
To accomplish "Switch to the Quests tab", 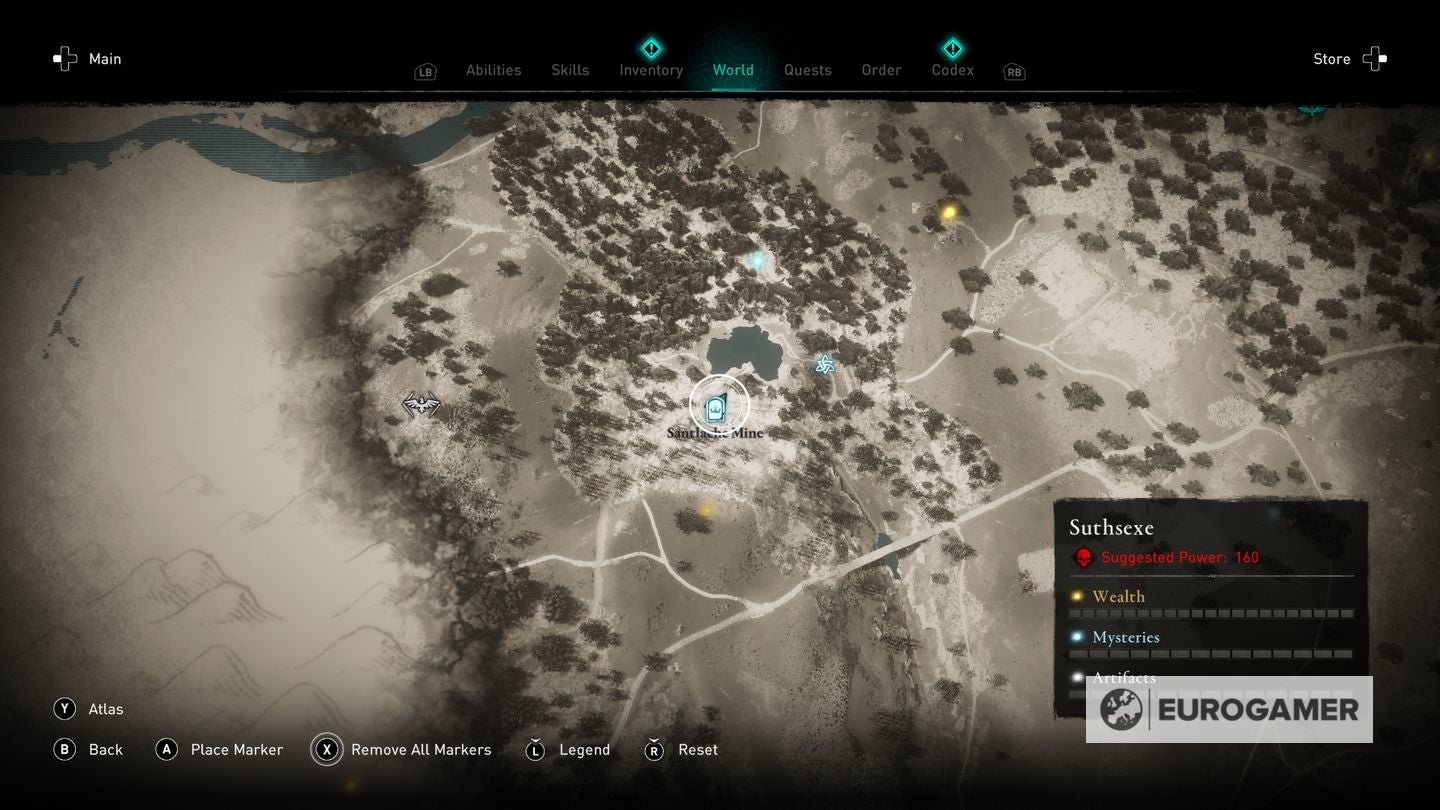I will (x=807, y=70).
